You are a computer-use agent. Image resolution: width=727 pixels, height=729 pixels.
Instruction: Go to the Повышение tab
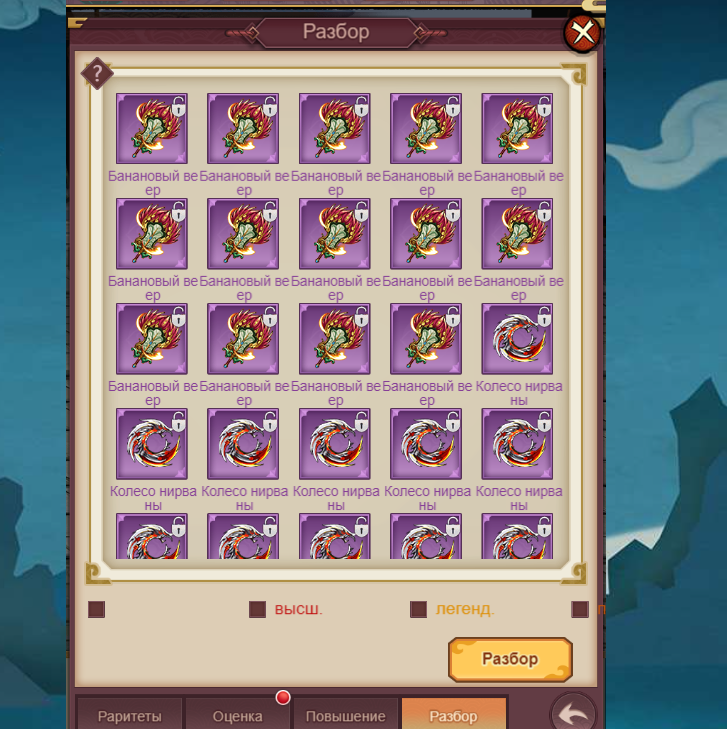tap(346, 716)
